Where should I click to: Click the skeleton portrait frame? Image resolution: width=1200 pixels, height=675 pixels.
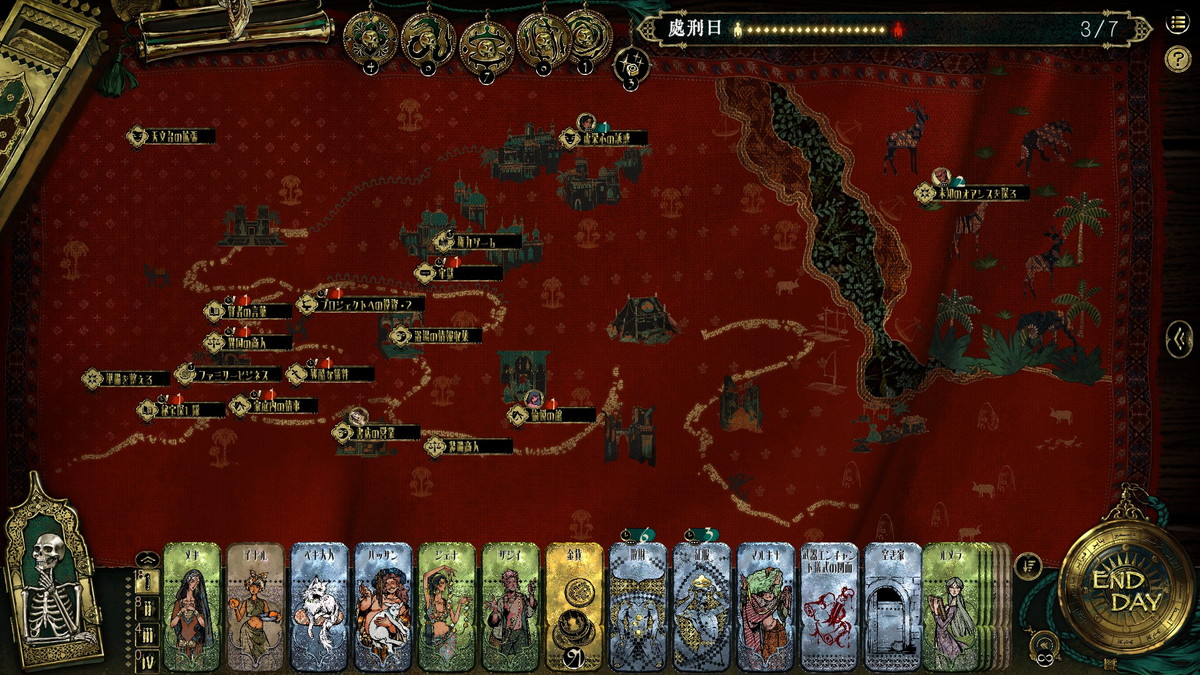tap(50, 575)
